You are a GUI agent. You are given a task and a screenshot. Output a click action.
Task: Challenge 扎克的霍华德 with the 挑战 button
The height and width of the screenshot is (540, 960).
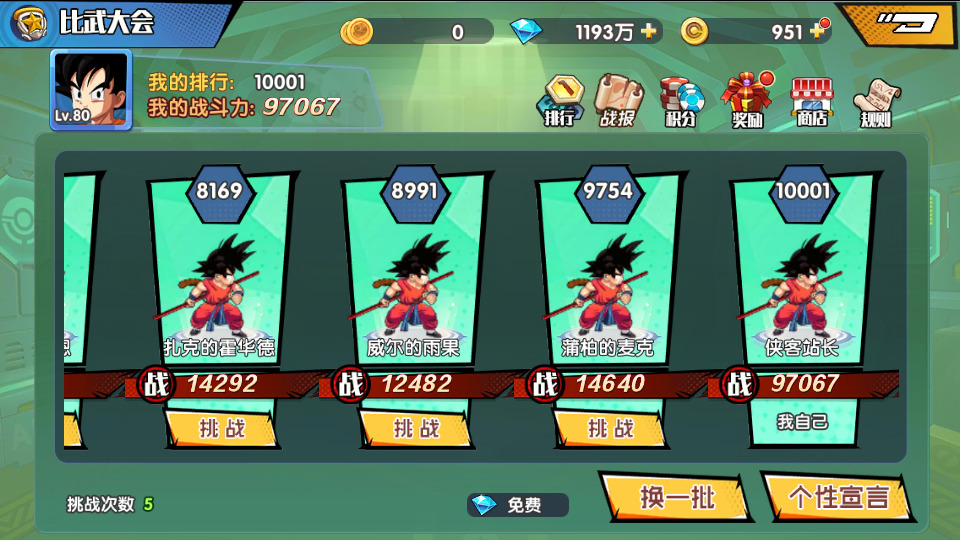[220, 428]
